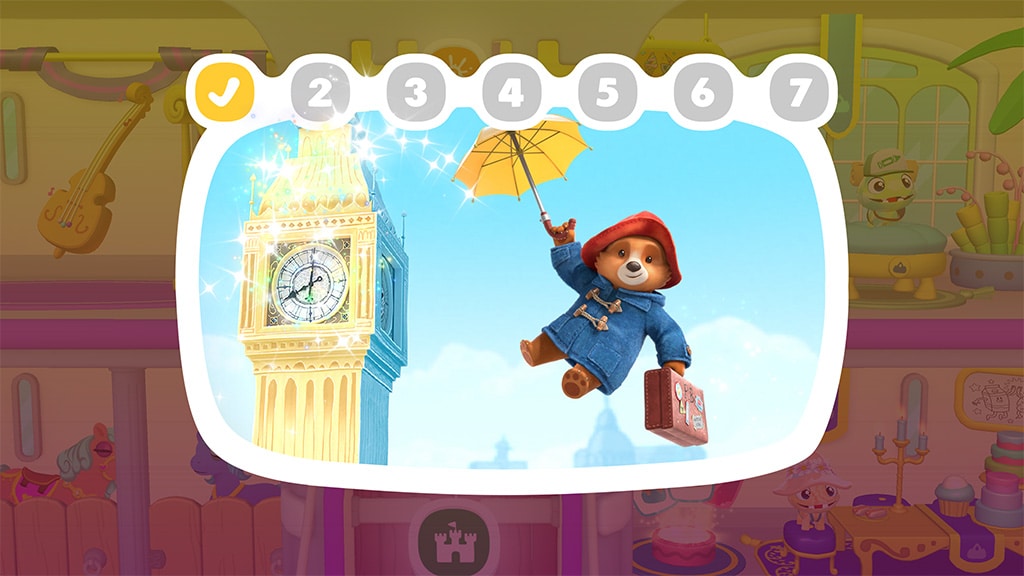Select the completed checkmark step
This screenshot has height=576, width=1024.
[x=225, y=91]
